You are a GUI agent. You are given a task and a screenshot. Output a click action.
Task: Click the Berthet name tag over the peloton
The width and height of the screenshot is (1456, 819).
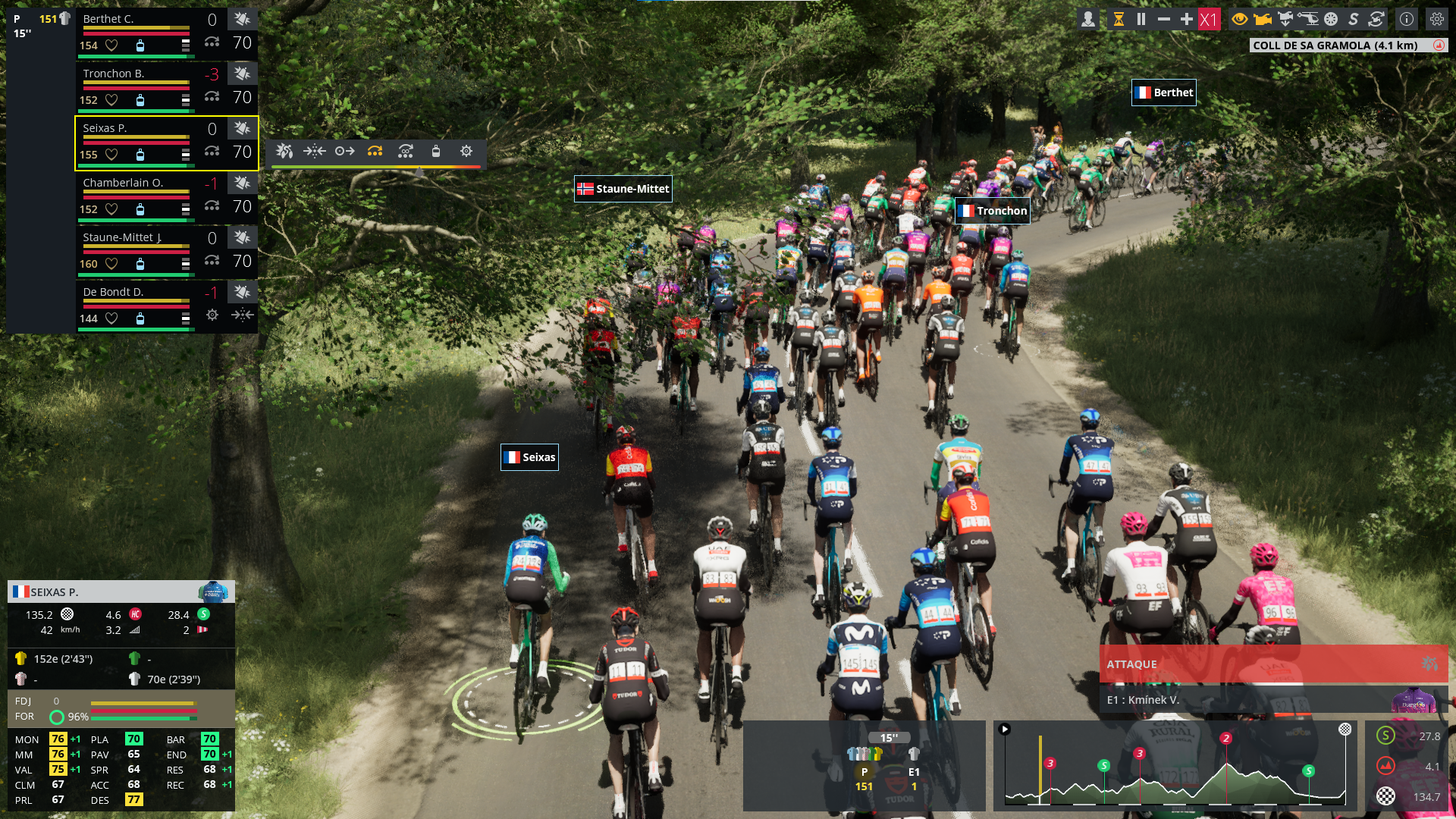pyautogui.click(x=1164, y=93)
